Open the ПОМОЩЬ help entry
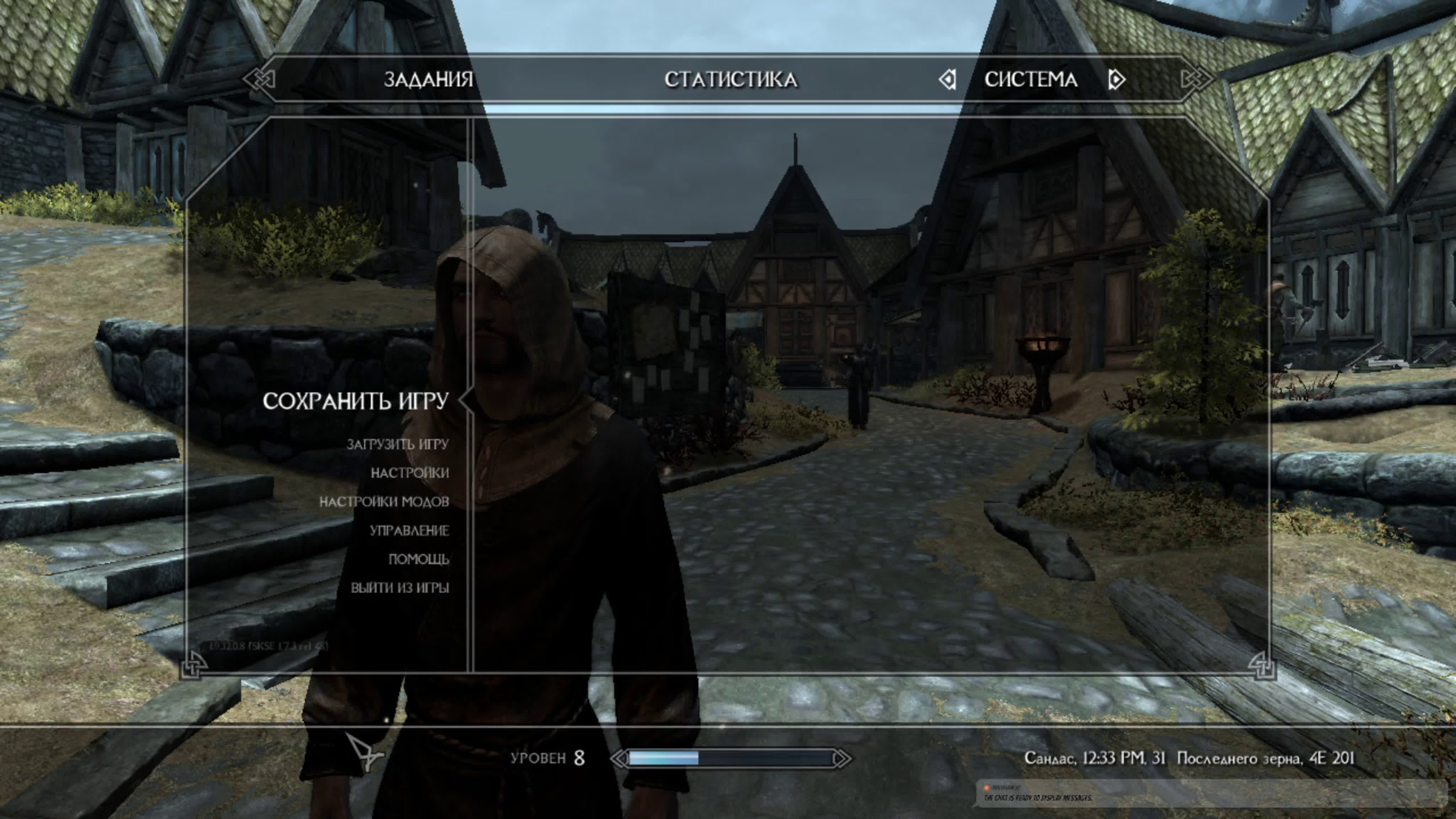 tap(418, 559)
